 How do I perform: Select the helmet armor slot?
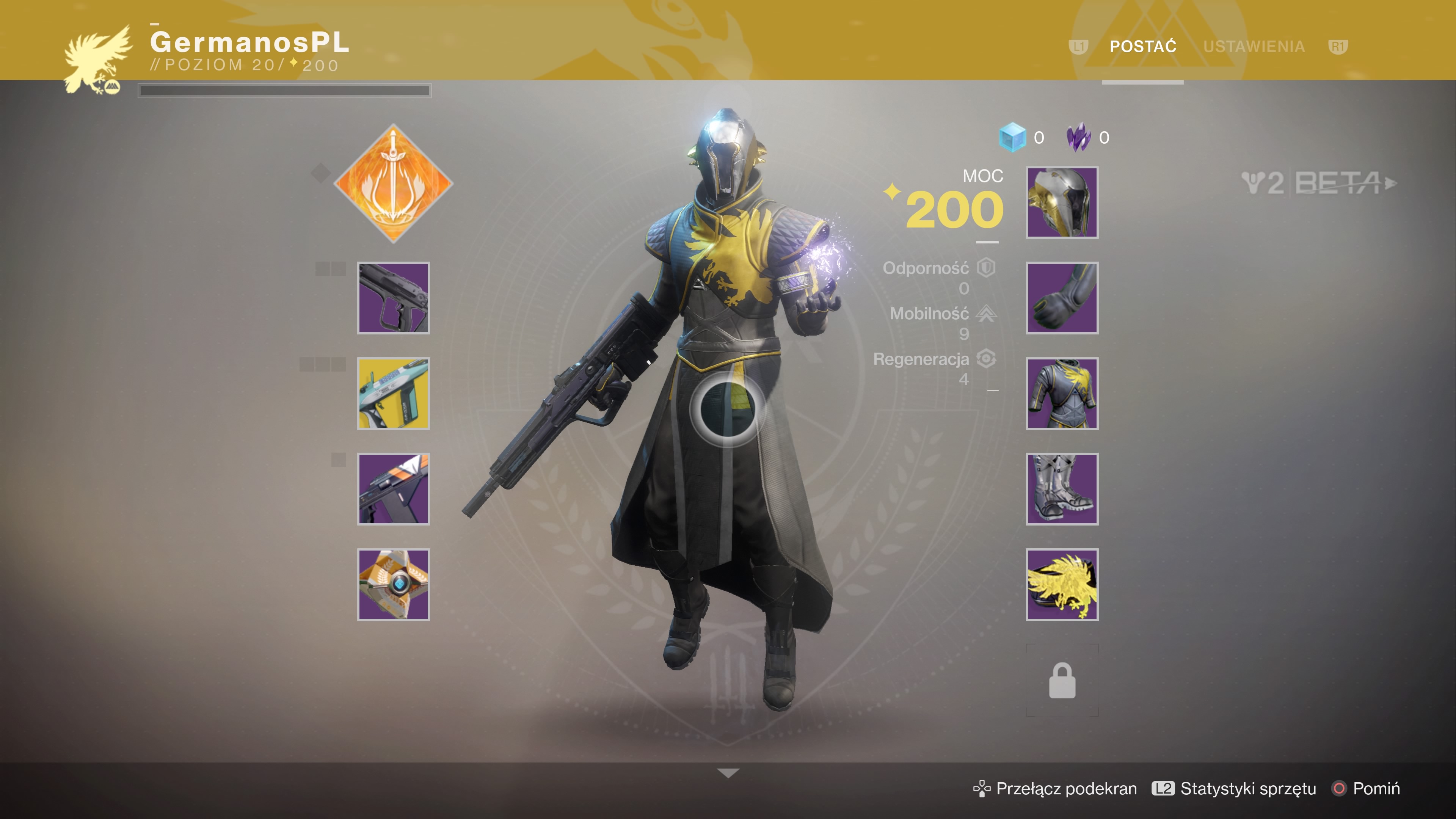[x=1062, y=202]
